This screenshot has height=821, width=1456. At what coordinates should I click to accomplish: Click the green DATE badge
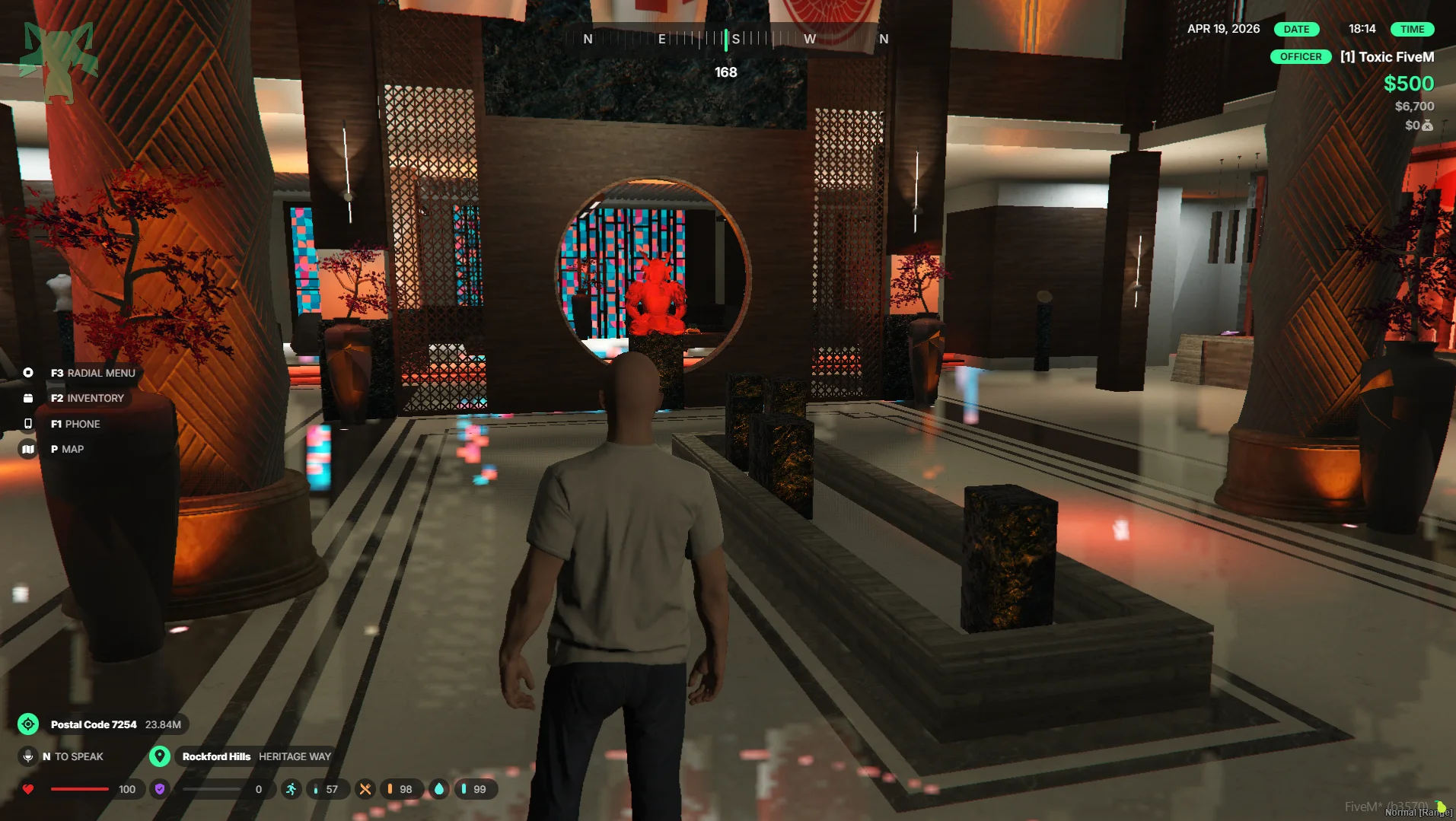coord(1296,30)
